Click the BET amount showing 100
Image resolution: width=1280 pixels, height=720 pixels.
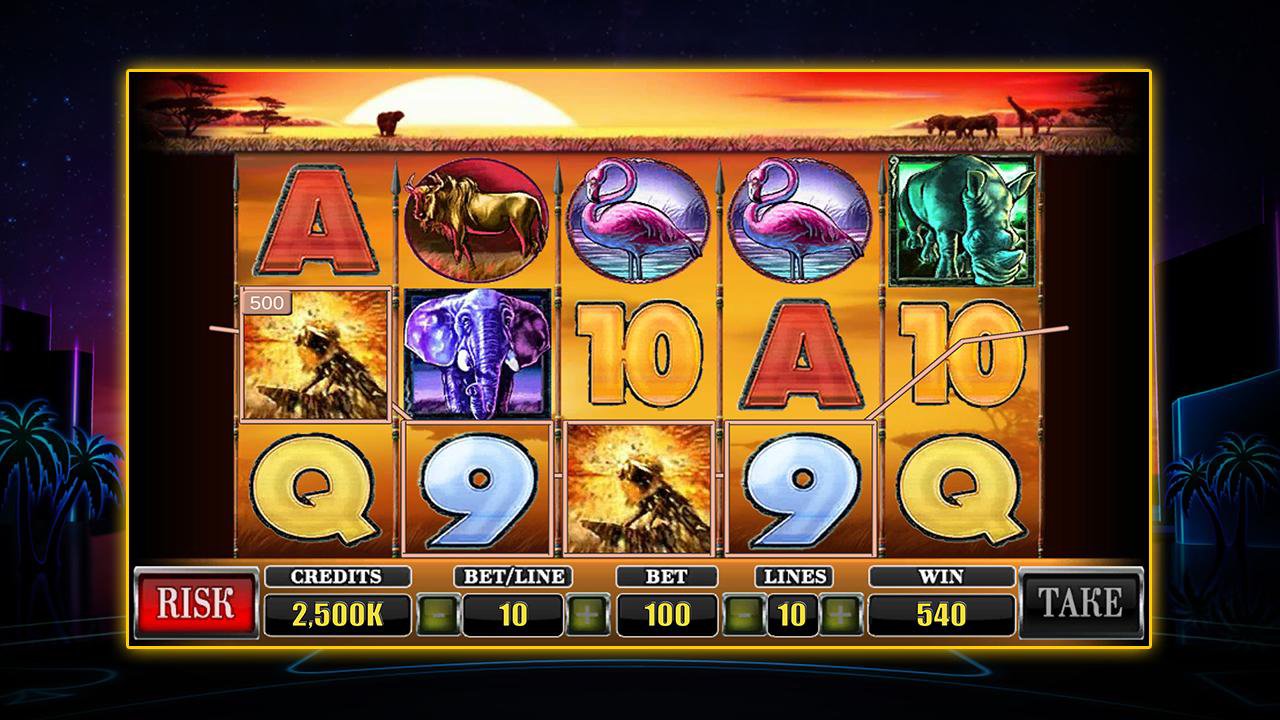[665, 613]
